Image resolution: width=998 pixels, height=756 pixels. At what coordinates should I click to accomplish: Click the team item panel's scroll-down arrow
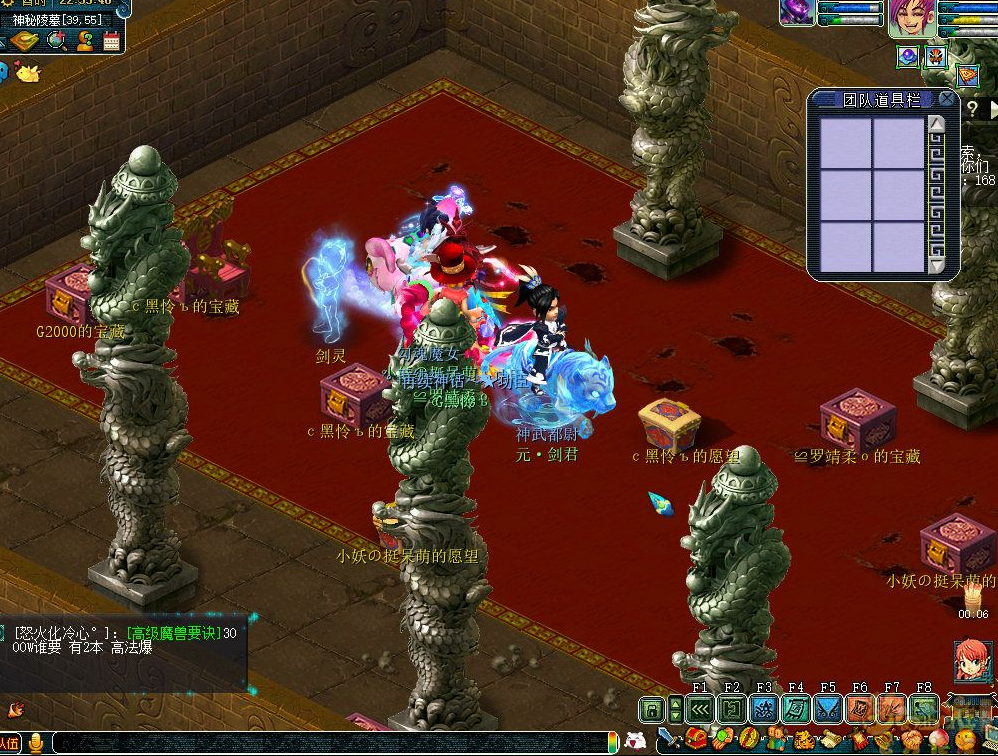click(x=936, y=267)
